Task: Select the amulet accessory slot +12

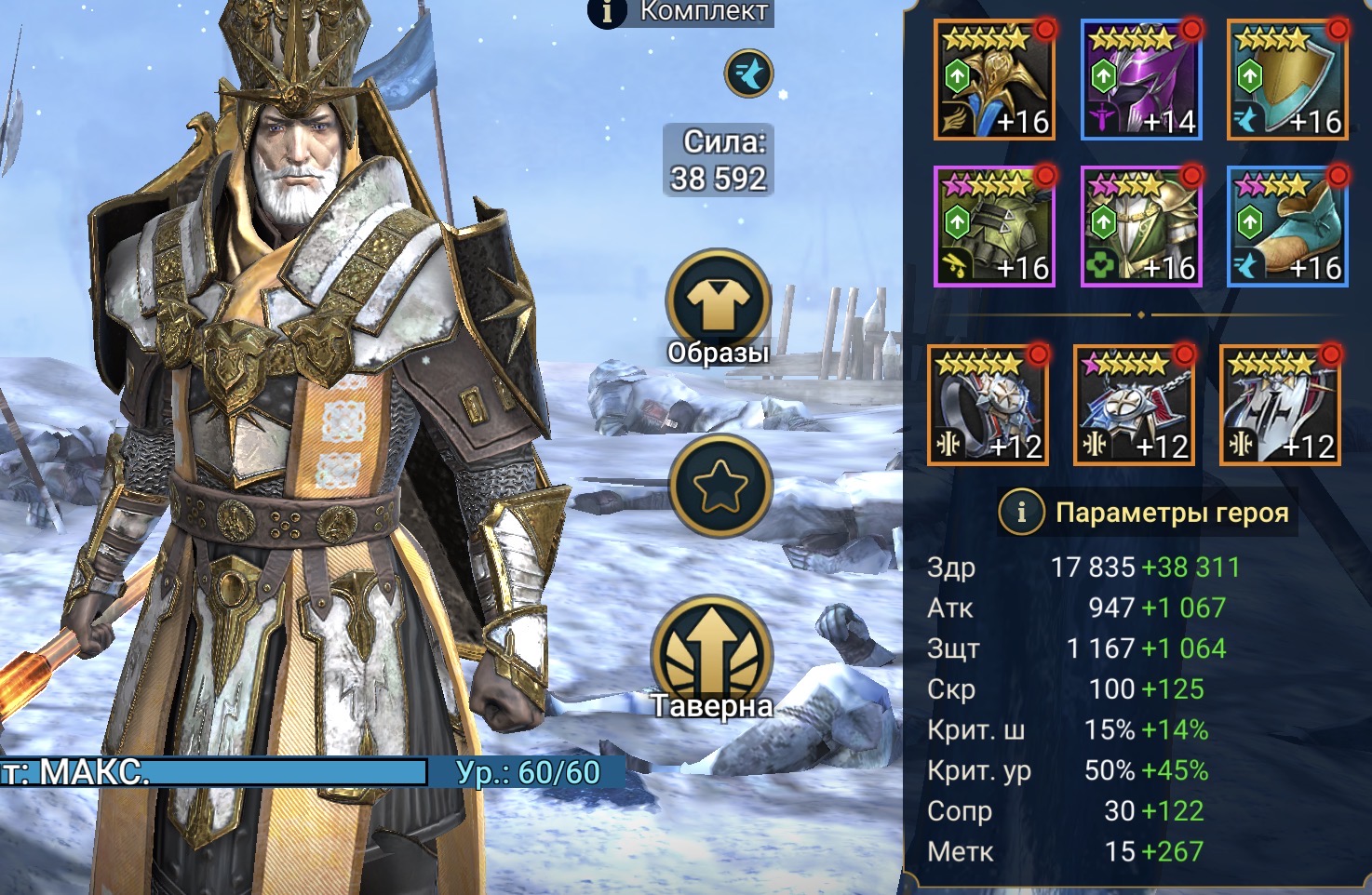Action: point(1135,406)
